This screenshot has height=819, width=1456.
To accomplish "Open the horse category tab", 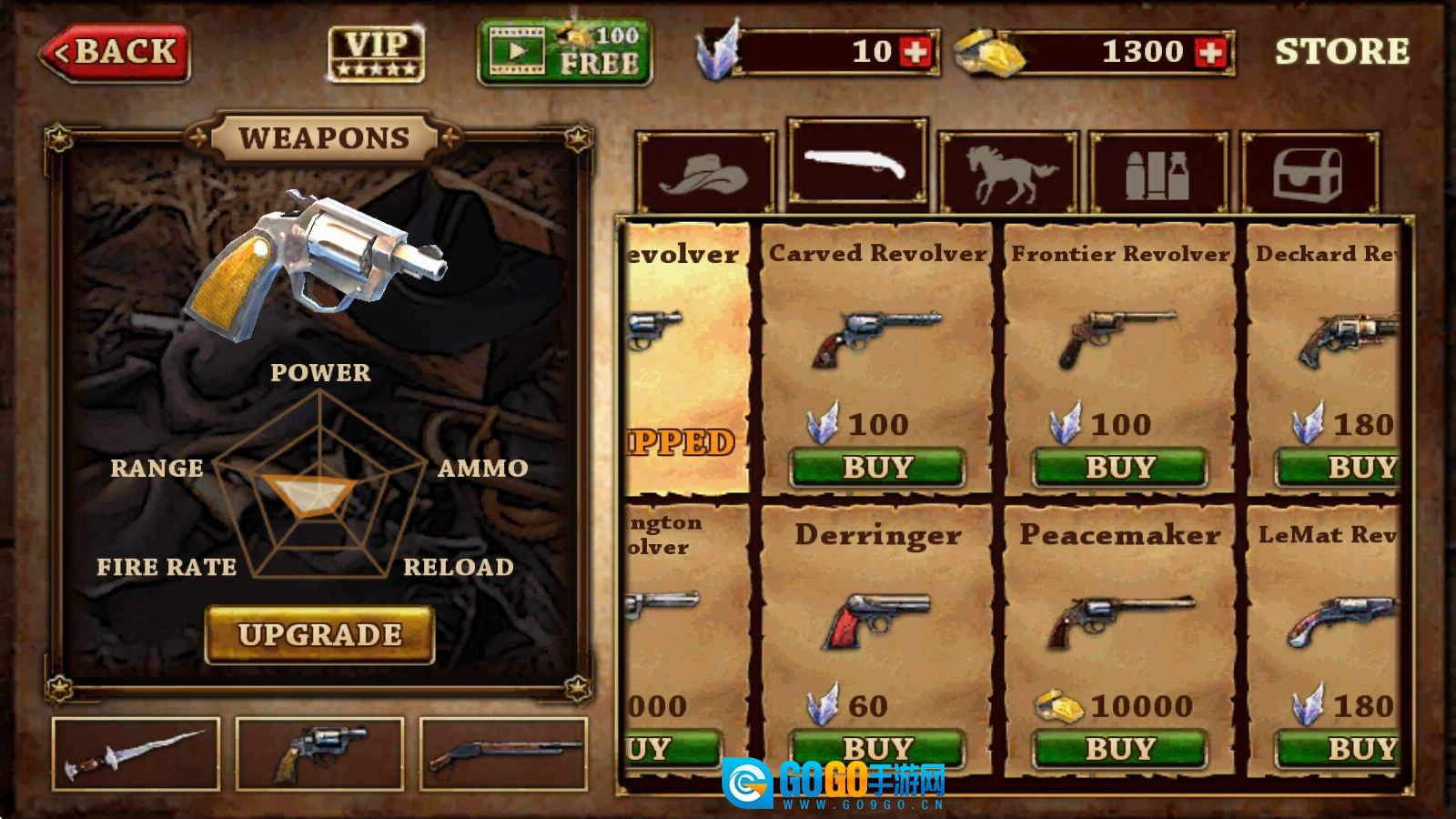I will 1008,173.
